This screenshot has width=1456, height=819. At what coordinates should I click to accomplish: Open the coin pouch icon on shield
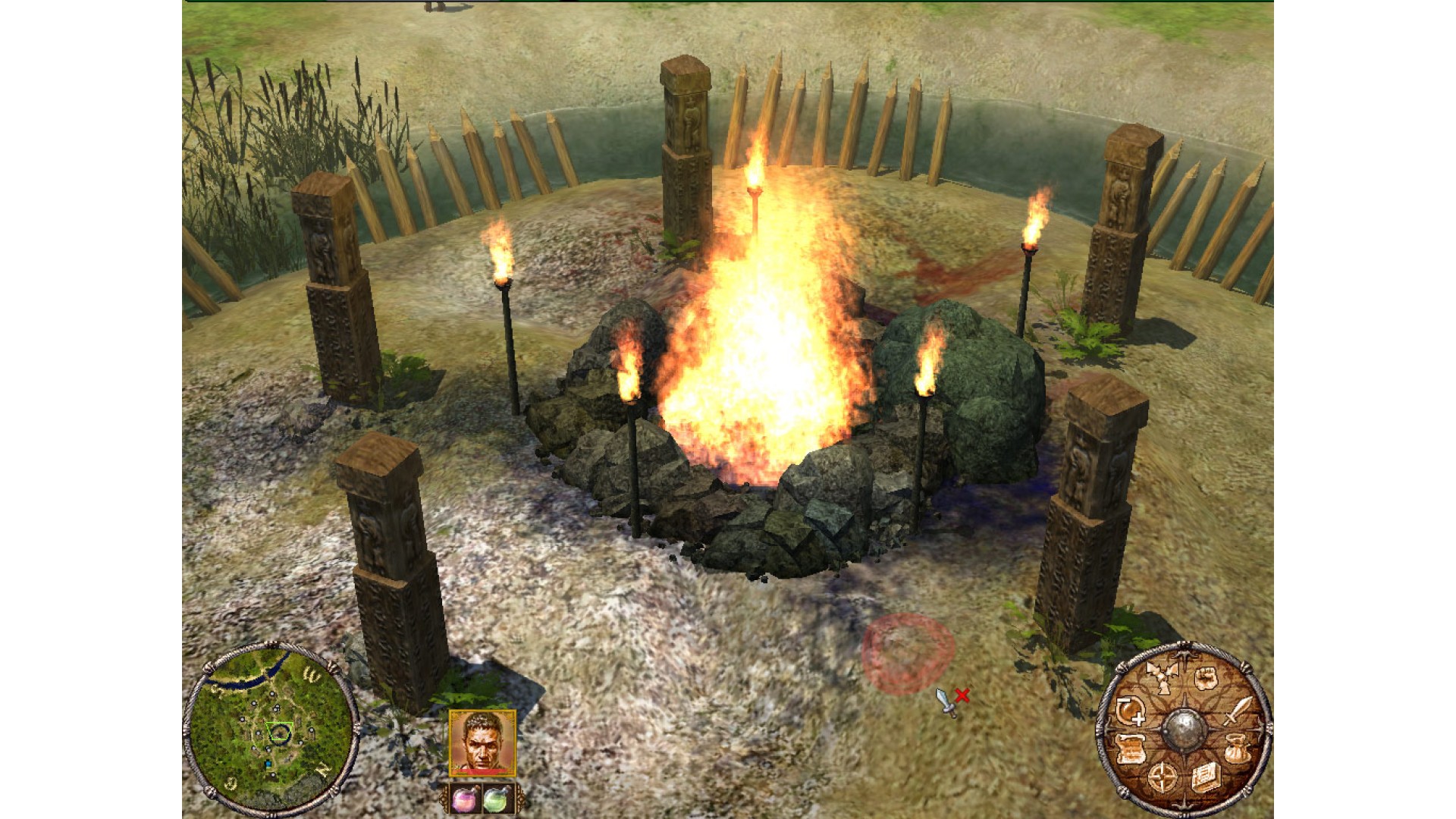click(x=1235, y=748)
